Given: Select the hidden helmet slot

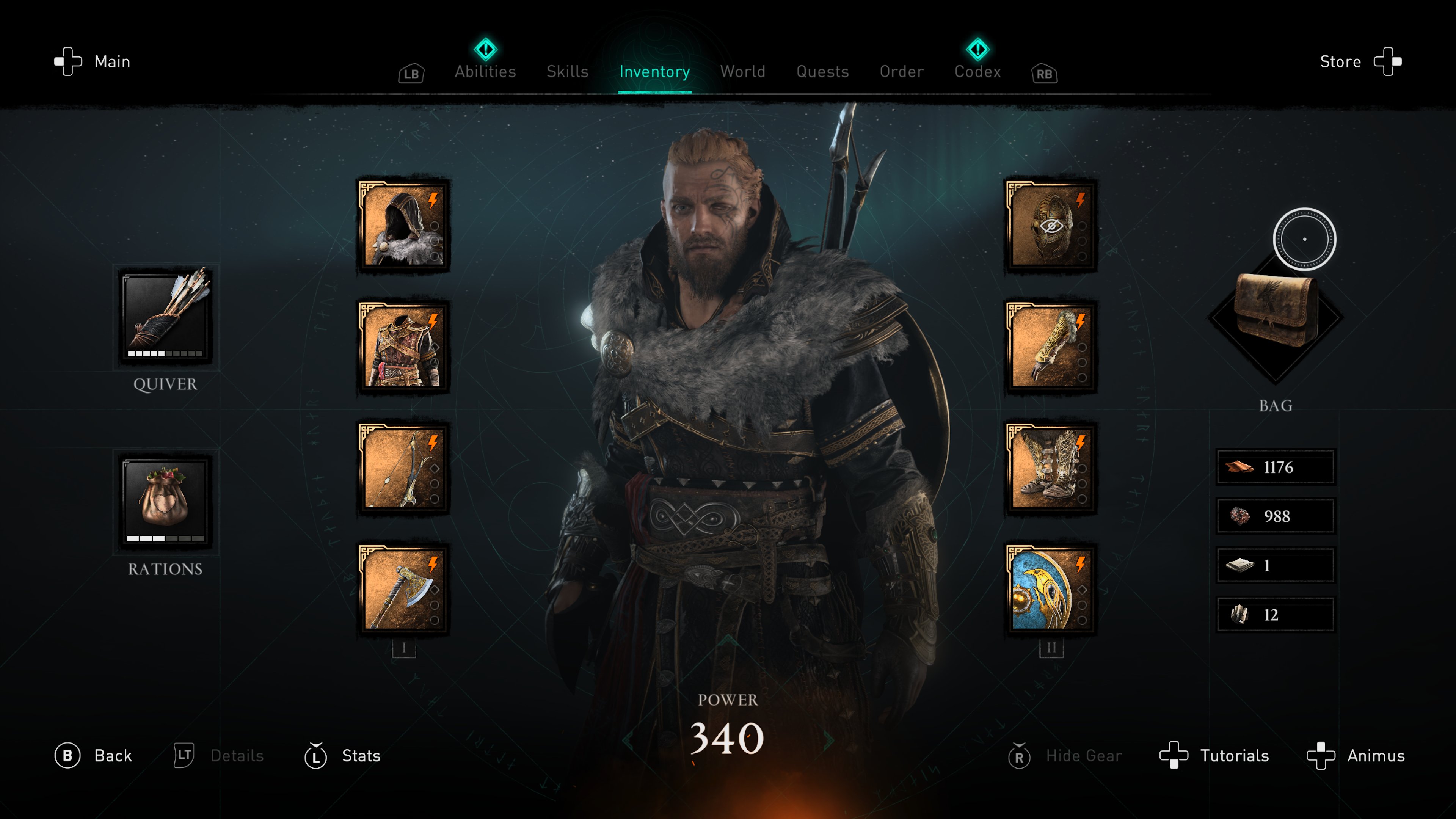Looking at the screenshot, I should click(x=1051, y=225).
